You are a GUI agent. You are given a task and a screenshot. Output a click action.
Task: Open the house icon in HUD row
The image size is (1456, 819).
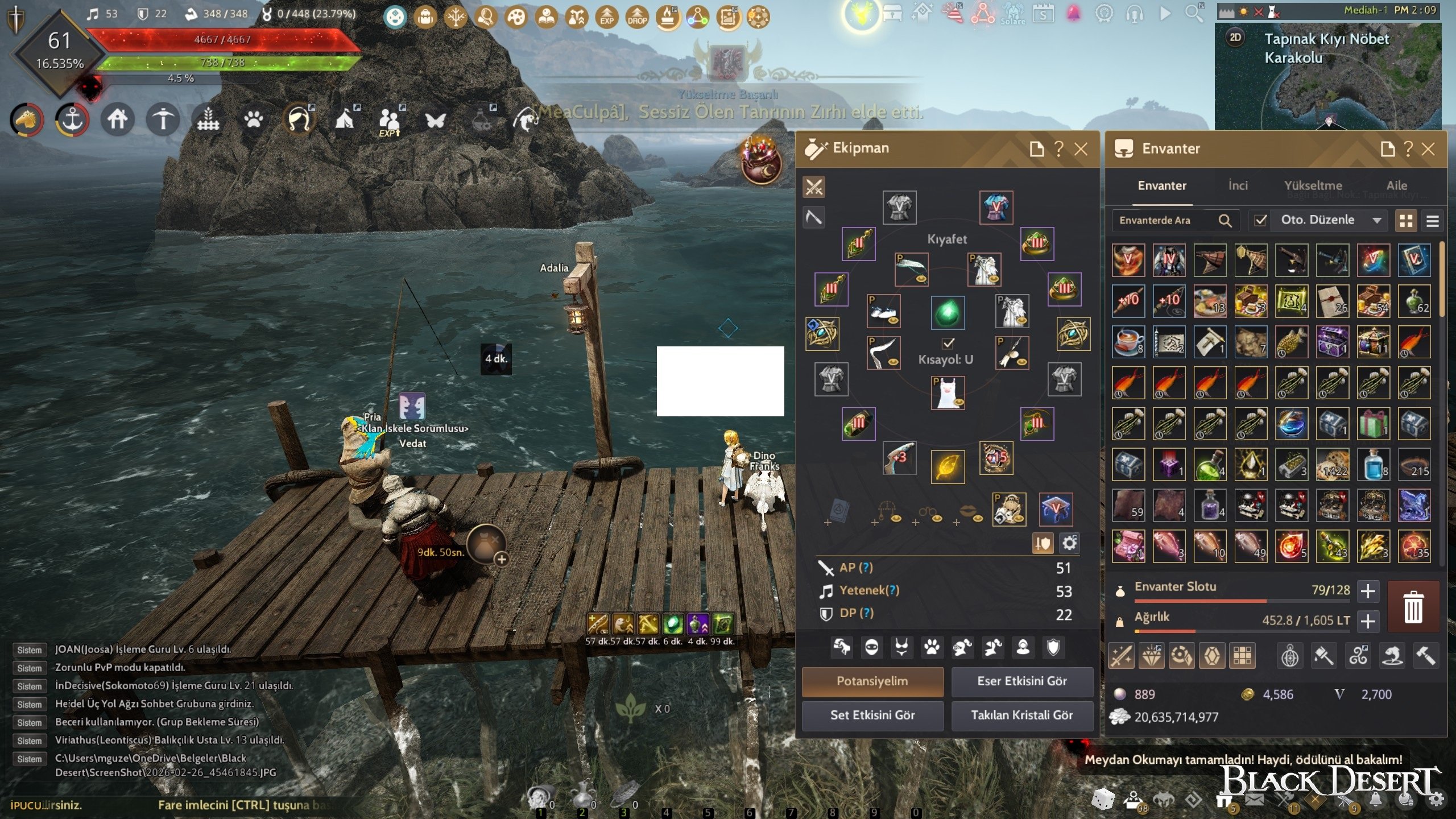pyautogui.click(x=118, y=119)
